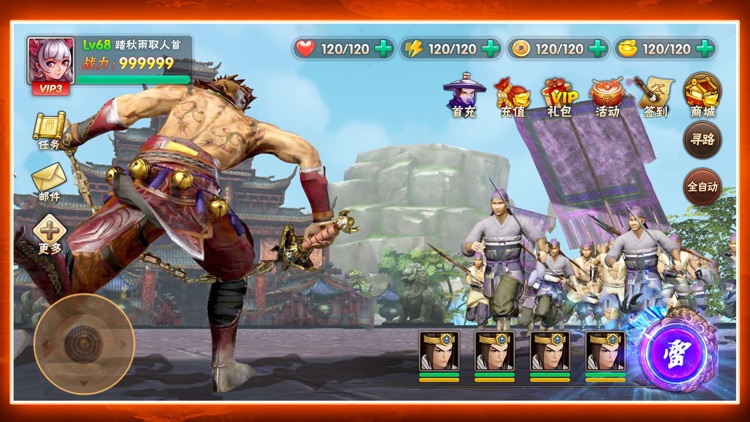
Task: Open the 首充 first-recharge icon
Action: (463, 96)
